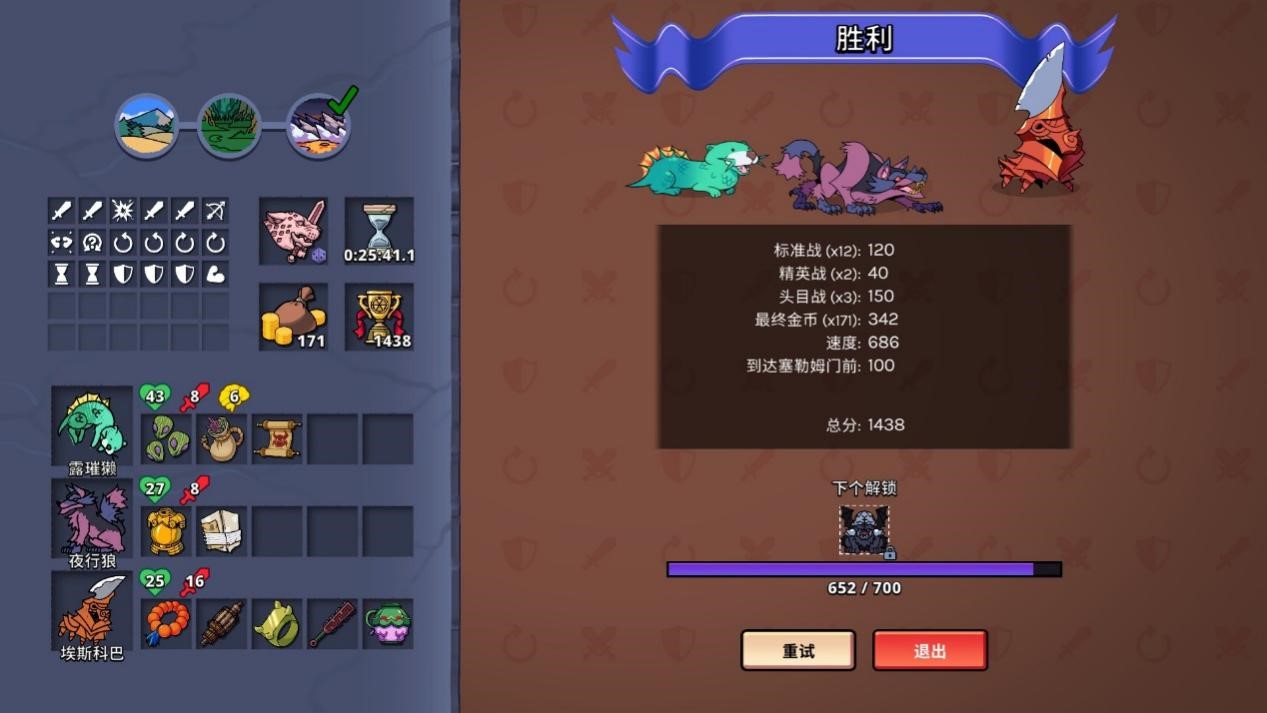
Task: Choose the 埃斯科巴 monster portrait
Action: [92, 610]
